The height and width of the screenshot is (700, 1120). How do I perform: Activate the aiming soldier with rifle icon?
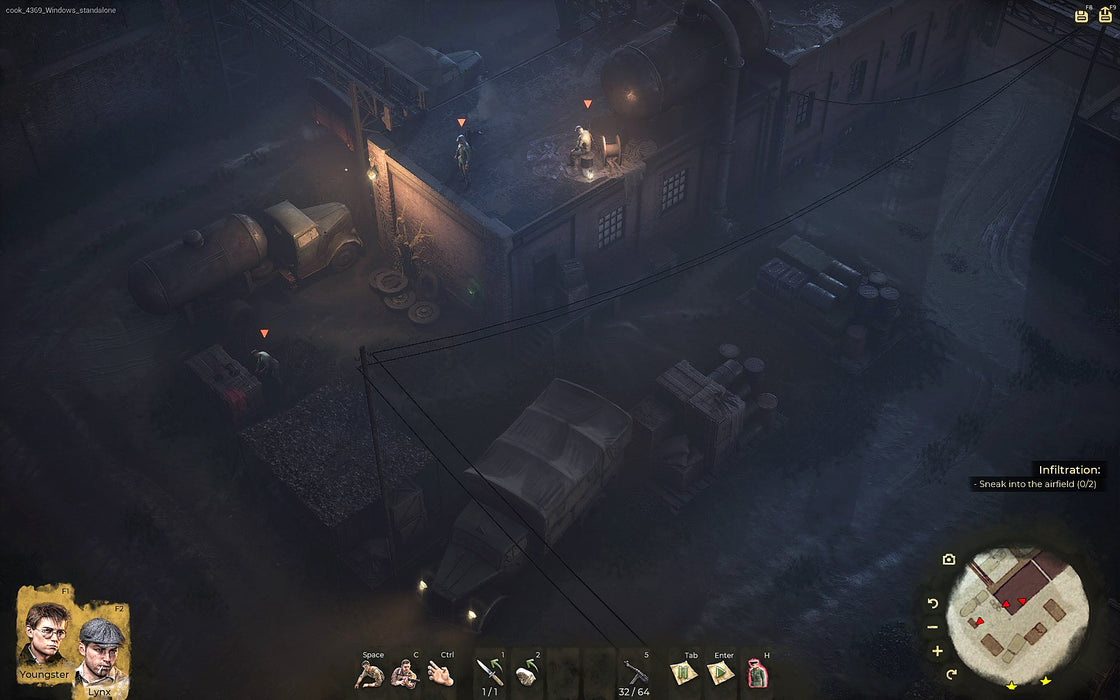click(405, 675)
